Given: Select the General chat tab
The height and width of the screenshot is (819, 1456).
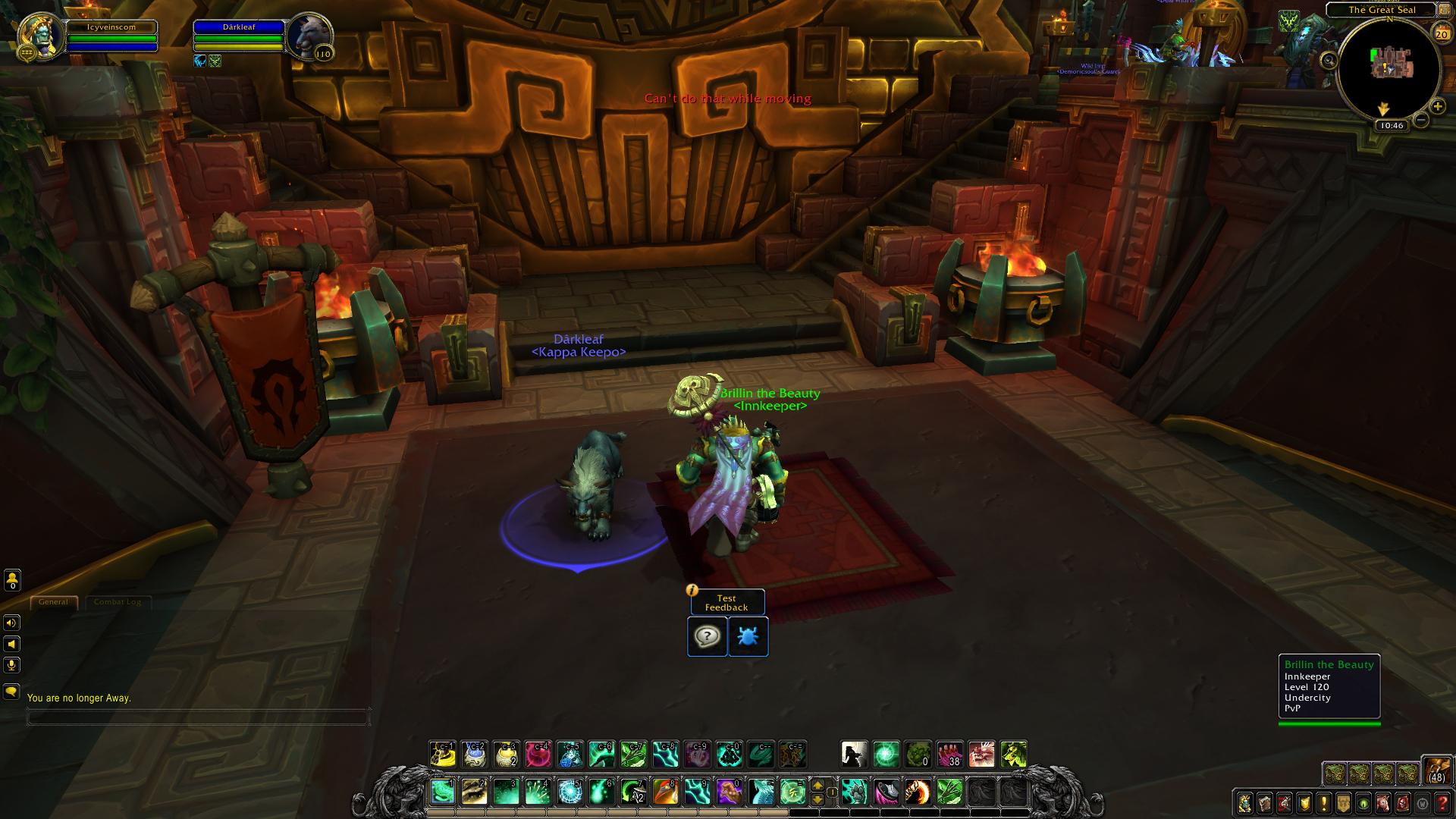Looking at the screenshot, I should (53, 602).
